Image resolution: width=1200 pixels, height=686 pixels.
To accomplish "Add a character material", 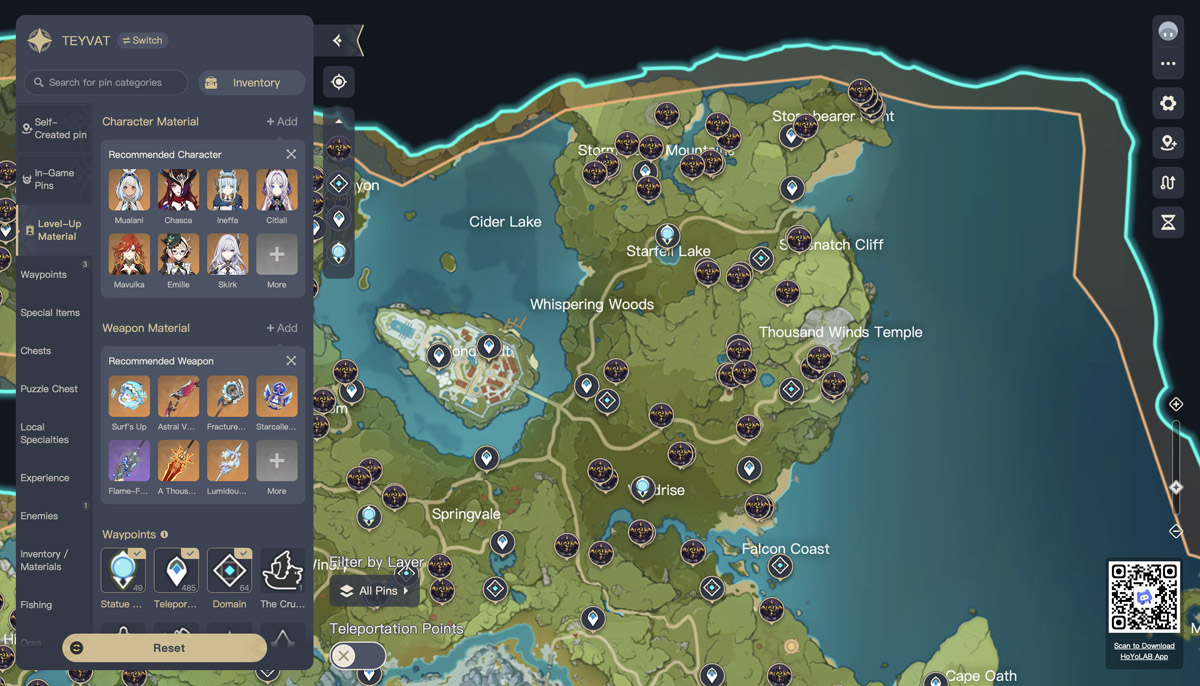I will (281, 122).
